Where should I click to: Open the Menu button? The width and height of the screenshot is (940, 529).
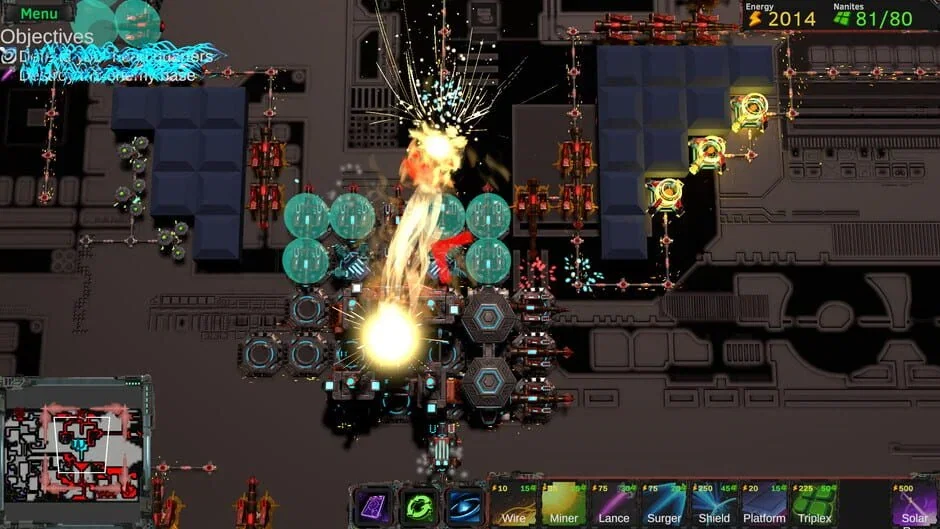click(x=39, y=13)
